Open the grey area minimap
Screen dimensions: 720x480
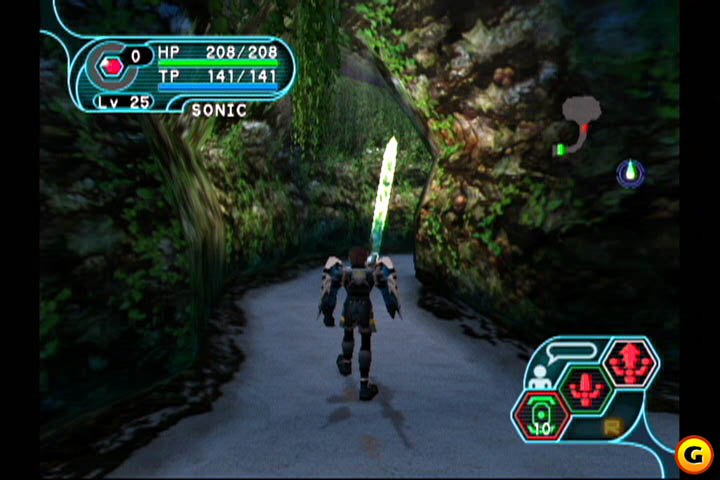580,111
